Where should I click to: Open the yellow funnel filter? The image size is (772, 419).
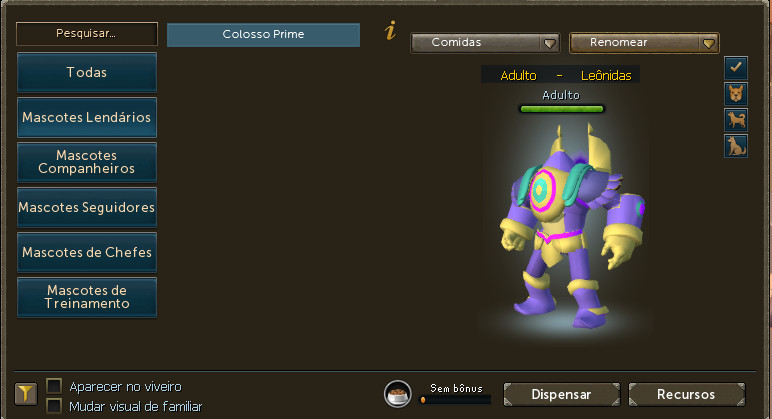tap(27, 394)
